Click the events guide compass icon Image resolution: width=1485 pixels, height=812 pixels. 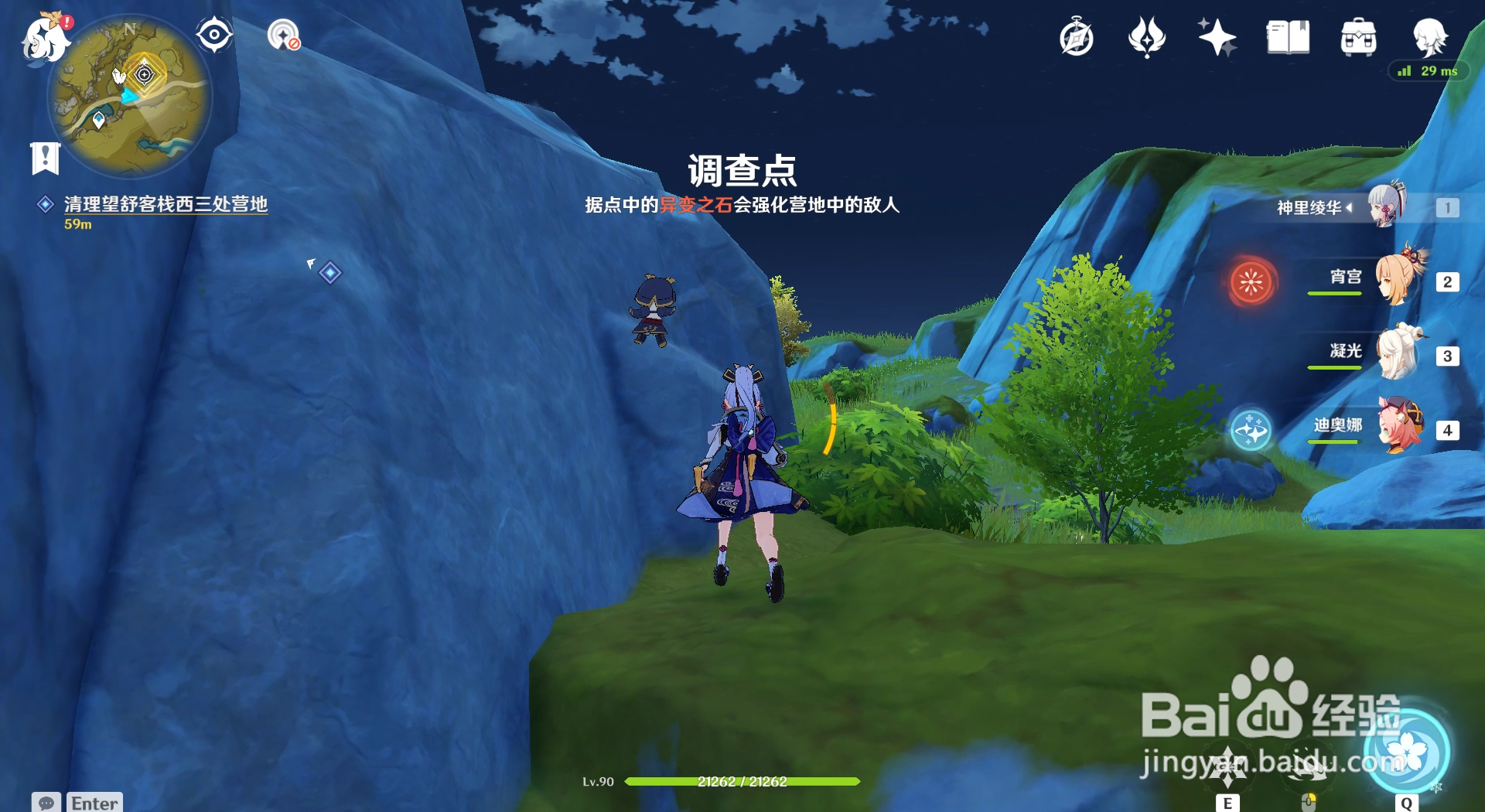point(1077,36)
